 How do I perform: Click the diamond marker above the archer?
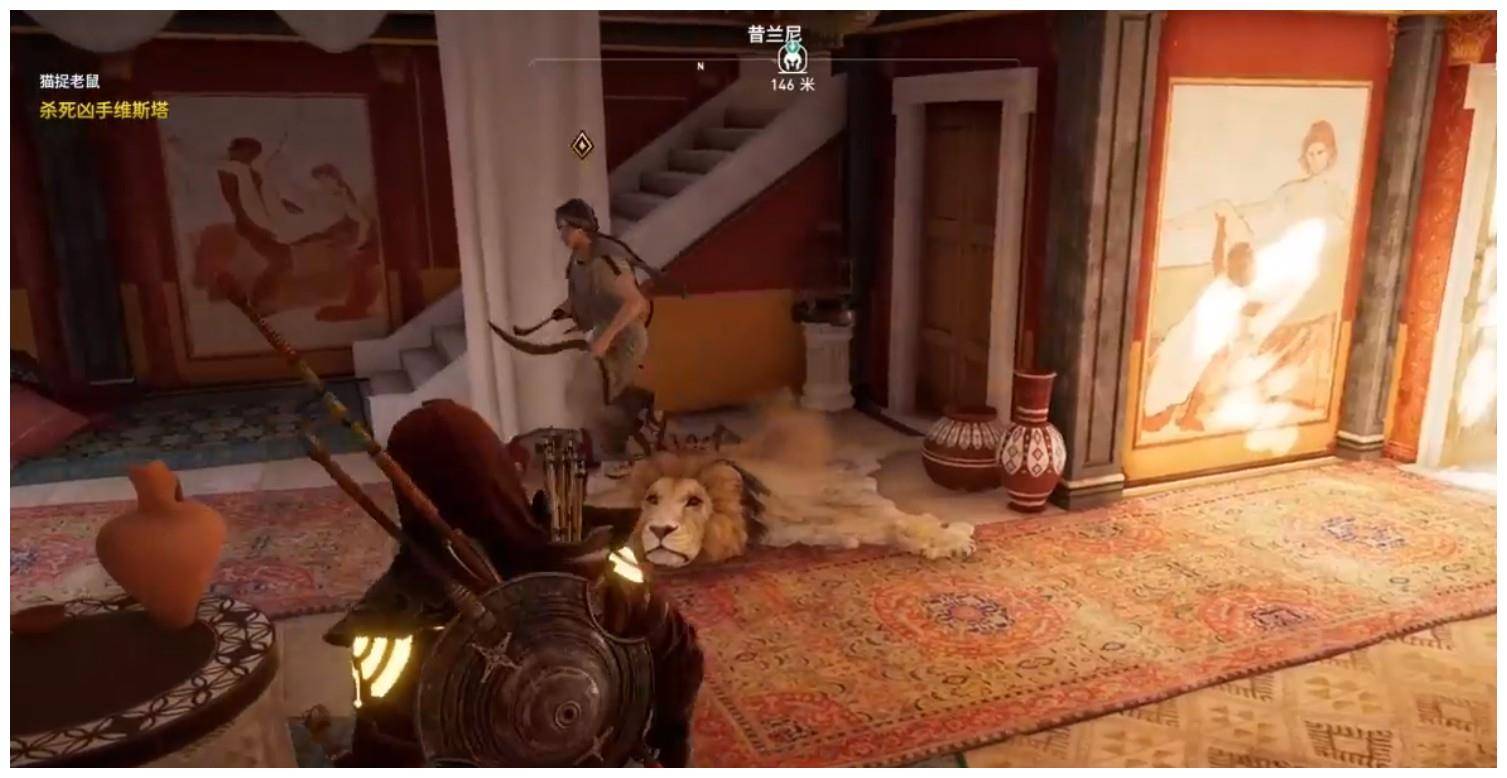pyautogui.click(x=582, y=145)
